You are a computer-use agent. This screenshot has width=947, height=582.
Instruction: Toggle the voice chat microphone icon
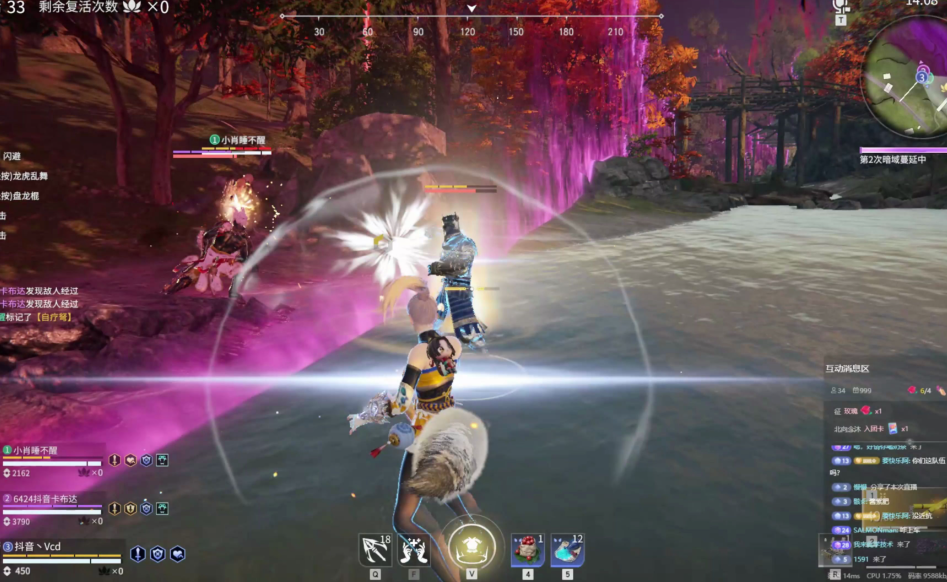840,6
